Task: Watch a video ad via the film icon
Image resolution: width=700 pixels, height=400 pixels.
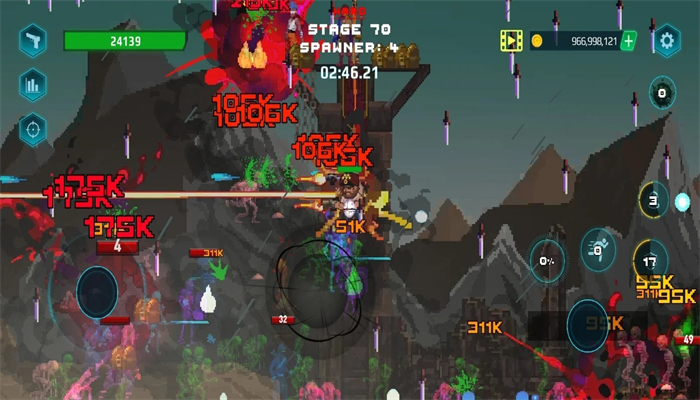Action: 512,41
